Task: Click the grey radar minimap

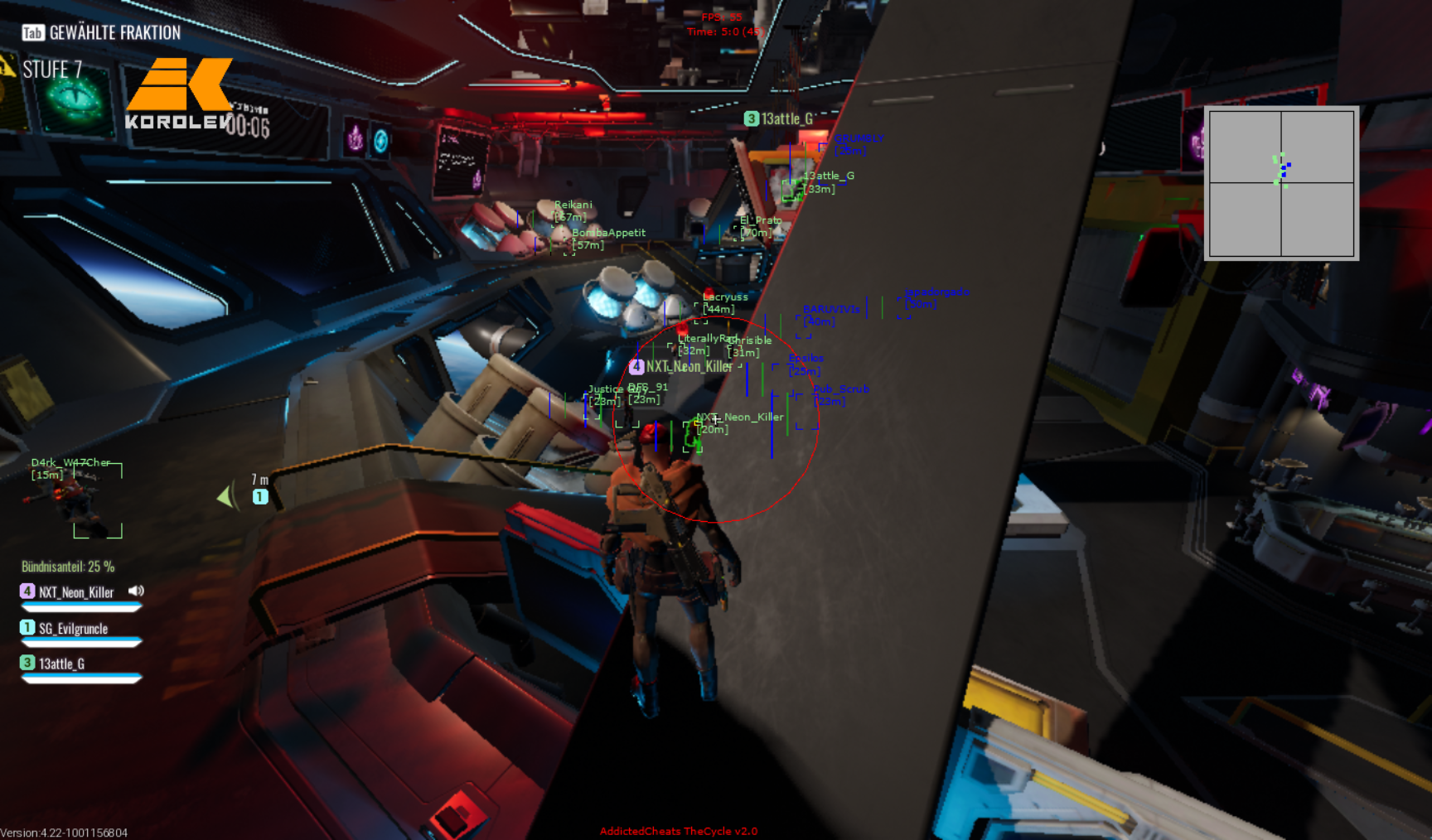Action: [1281, 183]
